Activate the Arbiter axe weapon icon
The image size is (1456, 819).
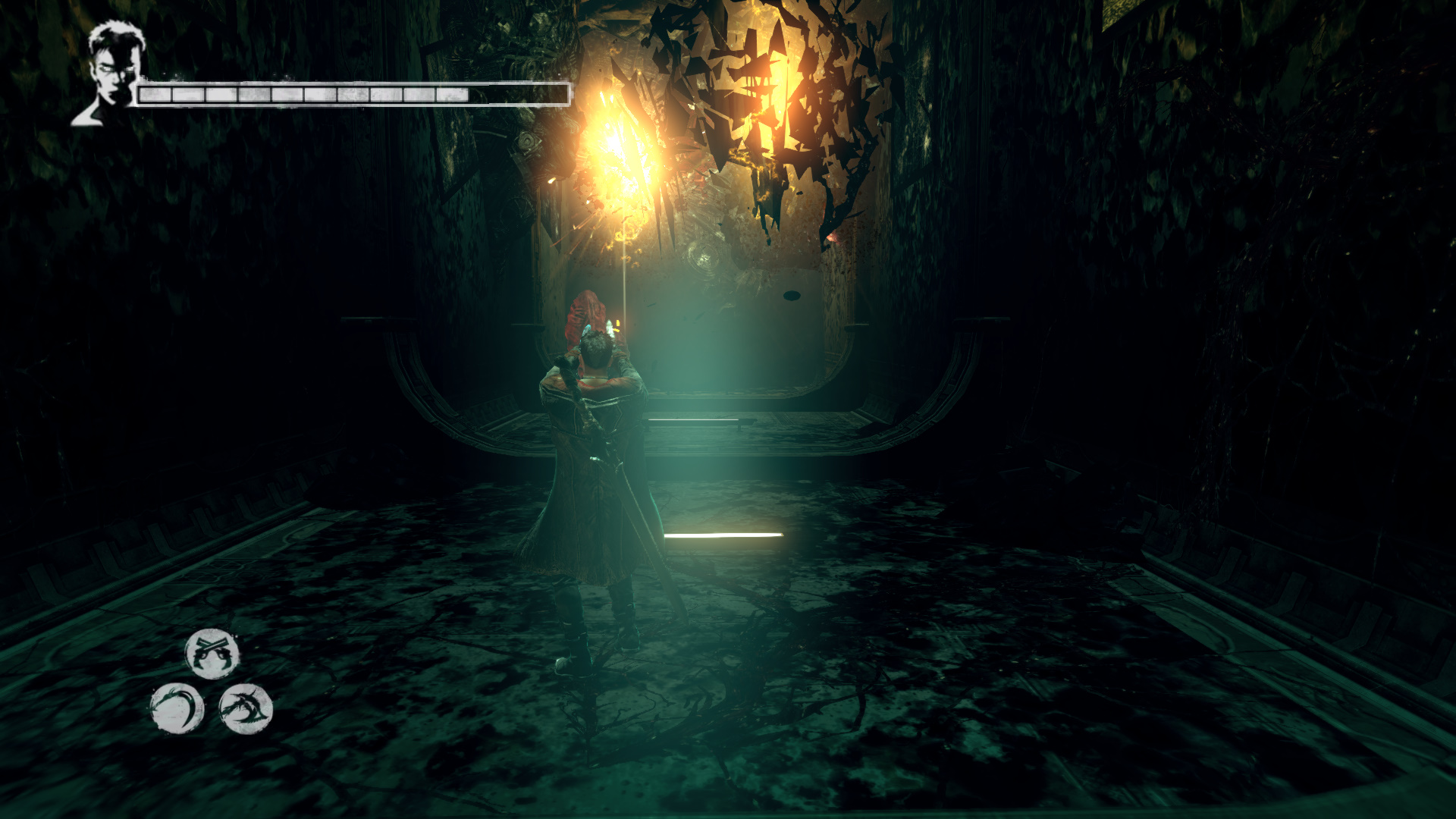point(246,708)
